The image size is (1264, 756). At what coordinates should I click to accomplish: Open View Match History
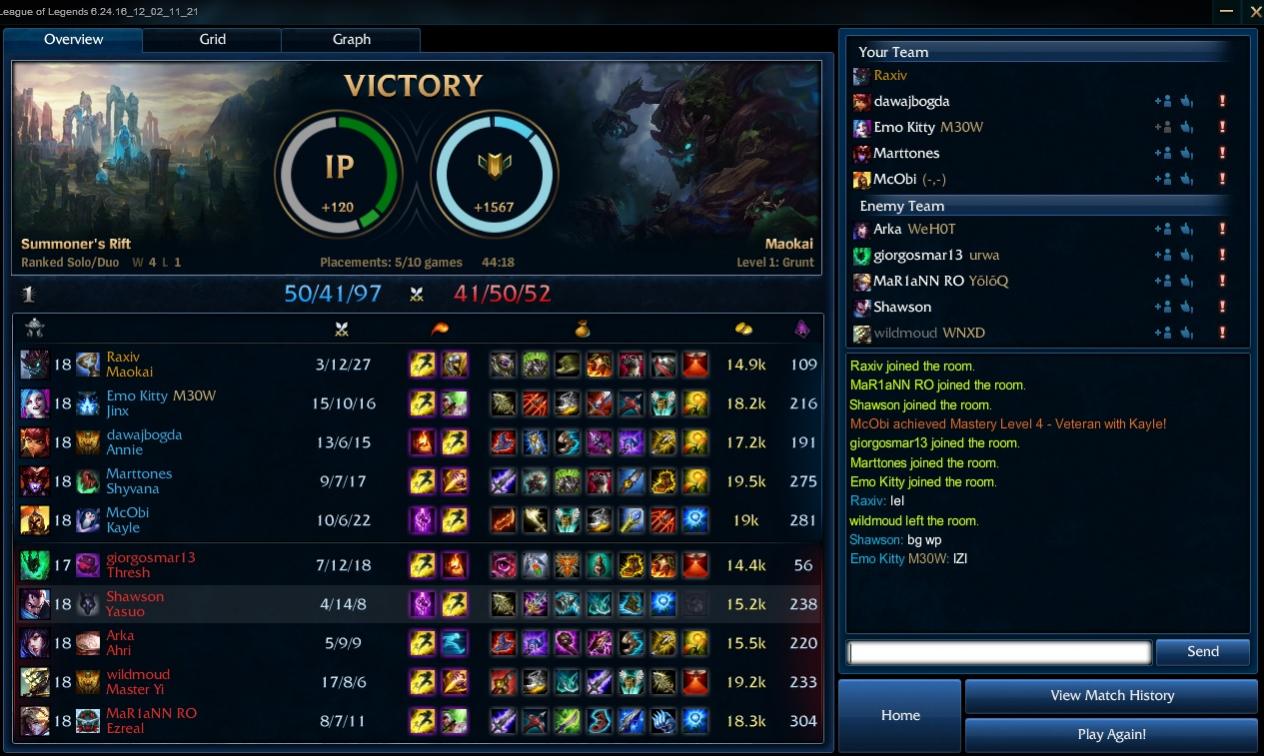[x=1111, y=695]
